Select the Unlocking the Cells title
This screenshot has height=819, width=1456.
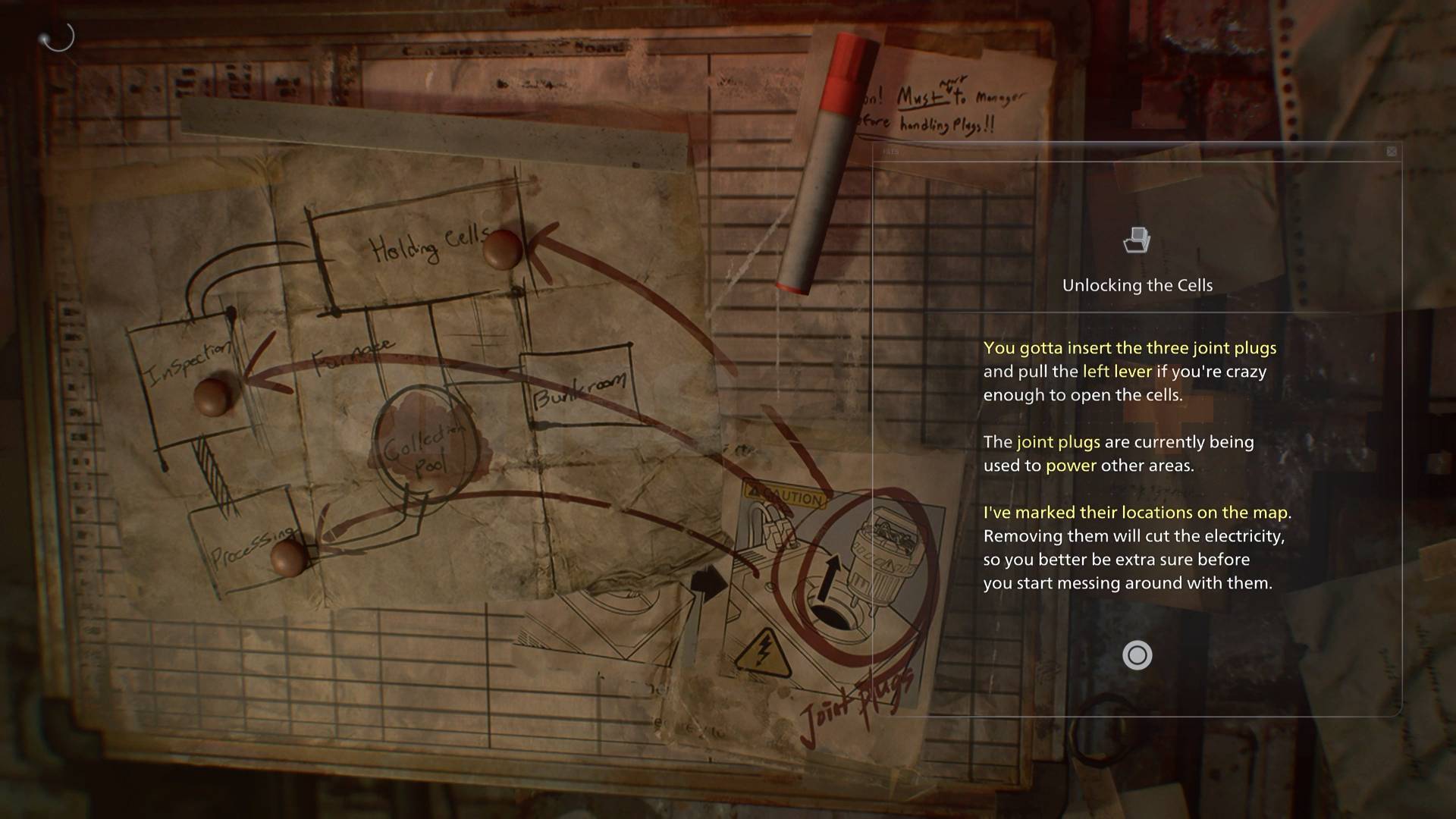(x=1137, y=286)
